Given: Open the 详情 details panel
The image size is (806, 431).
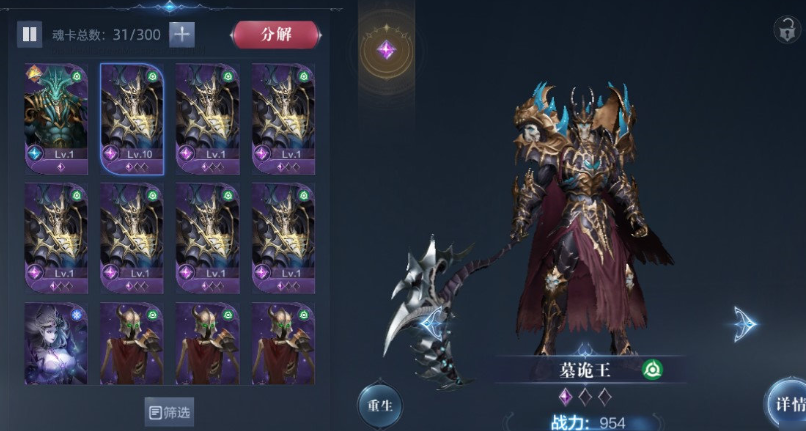Looking at the screenshot, I should [x=786, y=403].
